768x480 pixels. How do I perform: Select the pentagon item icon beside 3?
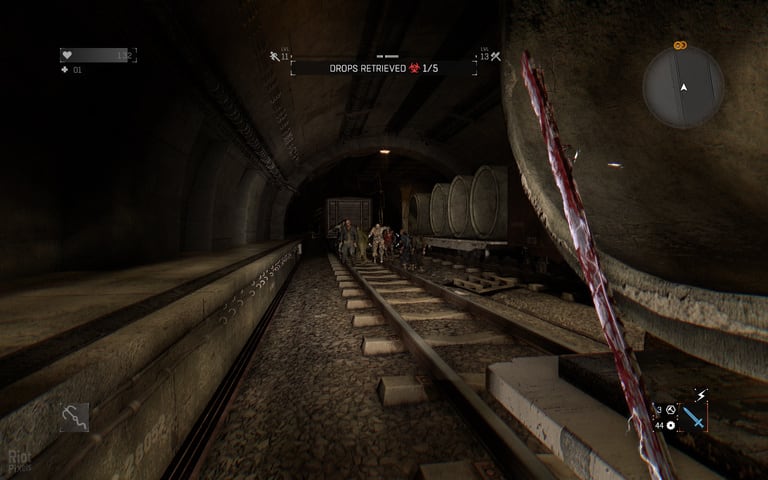click(670, 410)
